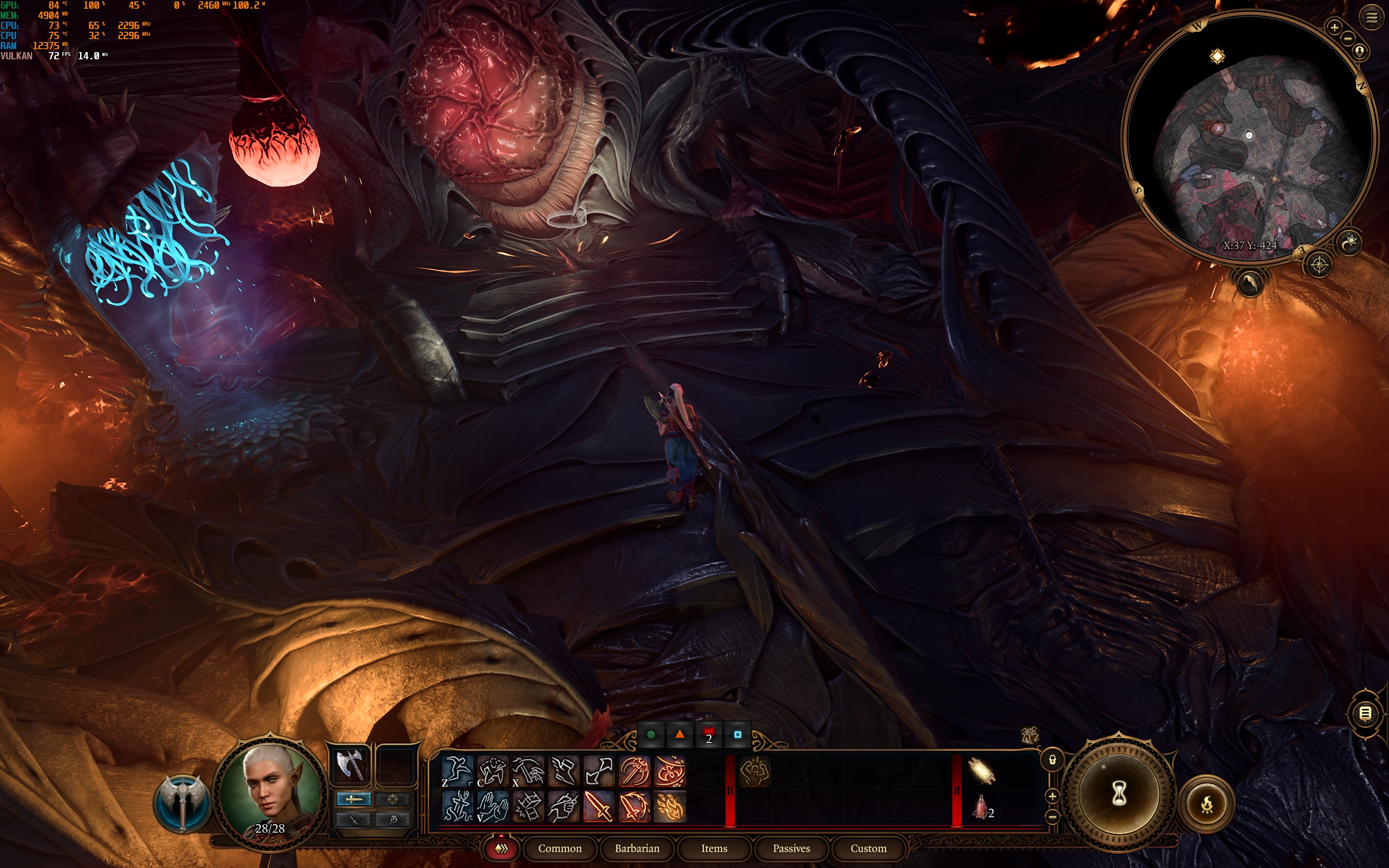Click the flaming sword attack ability
This screenshot has height=868, width=1389.
point(598,807)
